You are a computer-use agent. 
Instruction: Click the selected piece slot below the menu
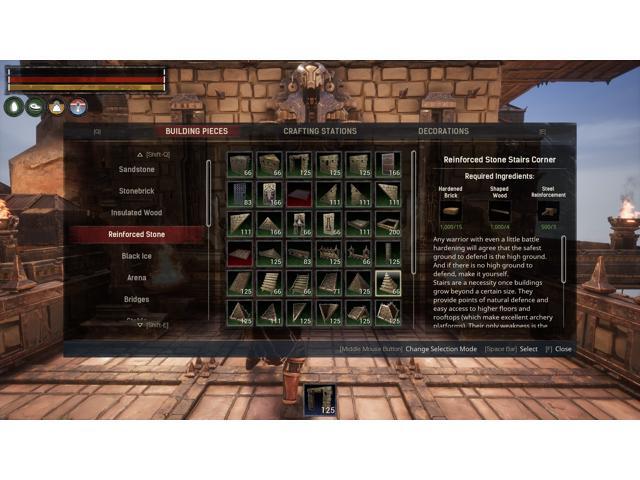coord(320,398)
